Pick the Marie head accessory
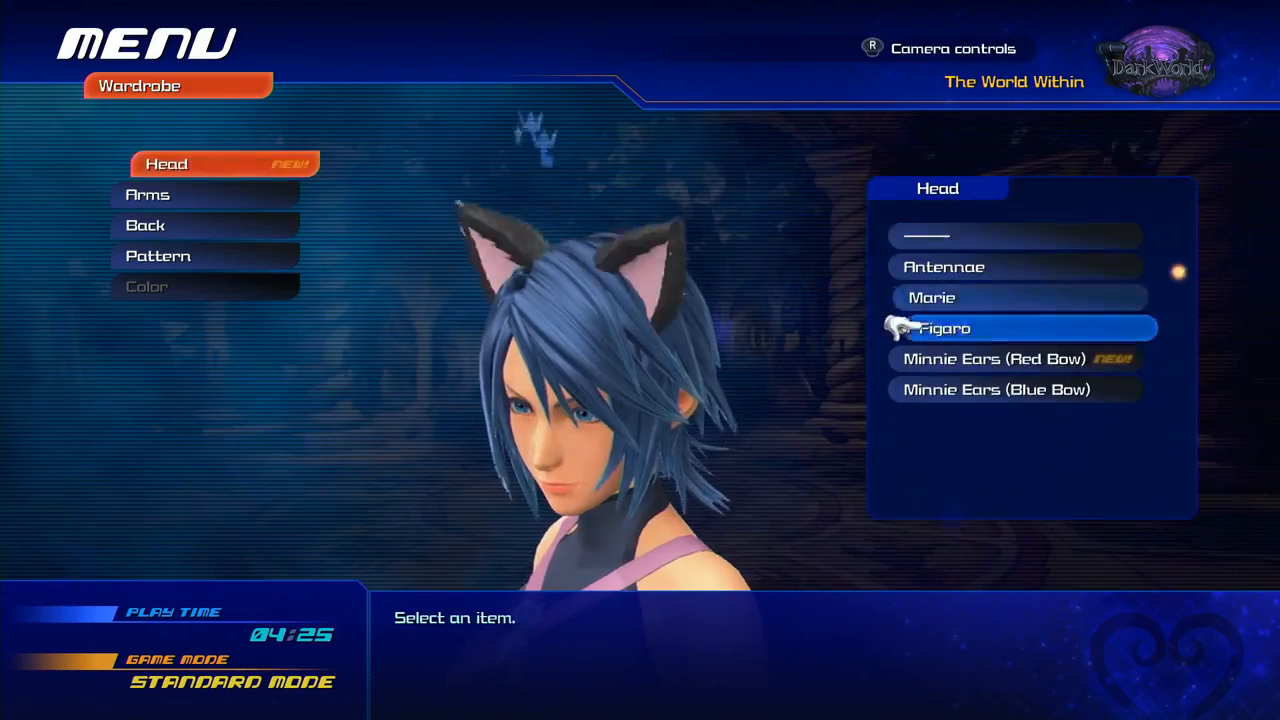 [1018, 298]
